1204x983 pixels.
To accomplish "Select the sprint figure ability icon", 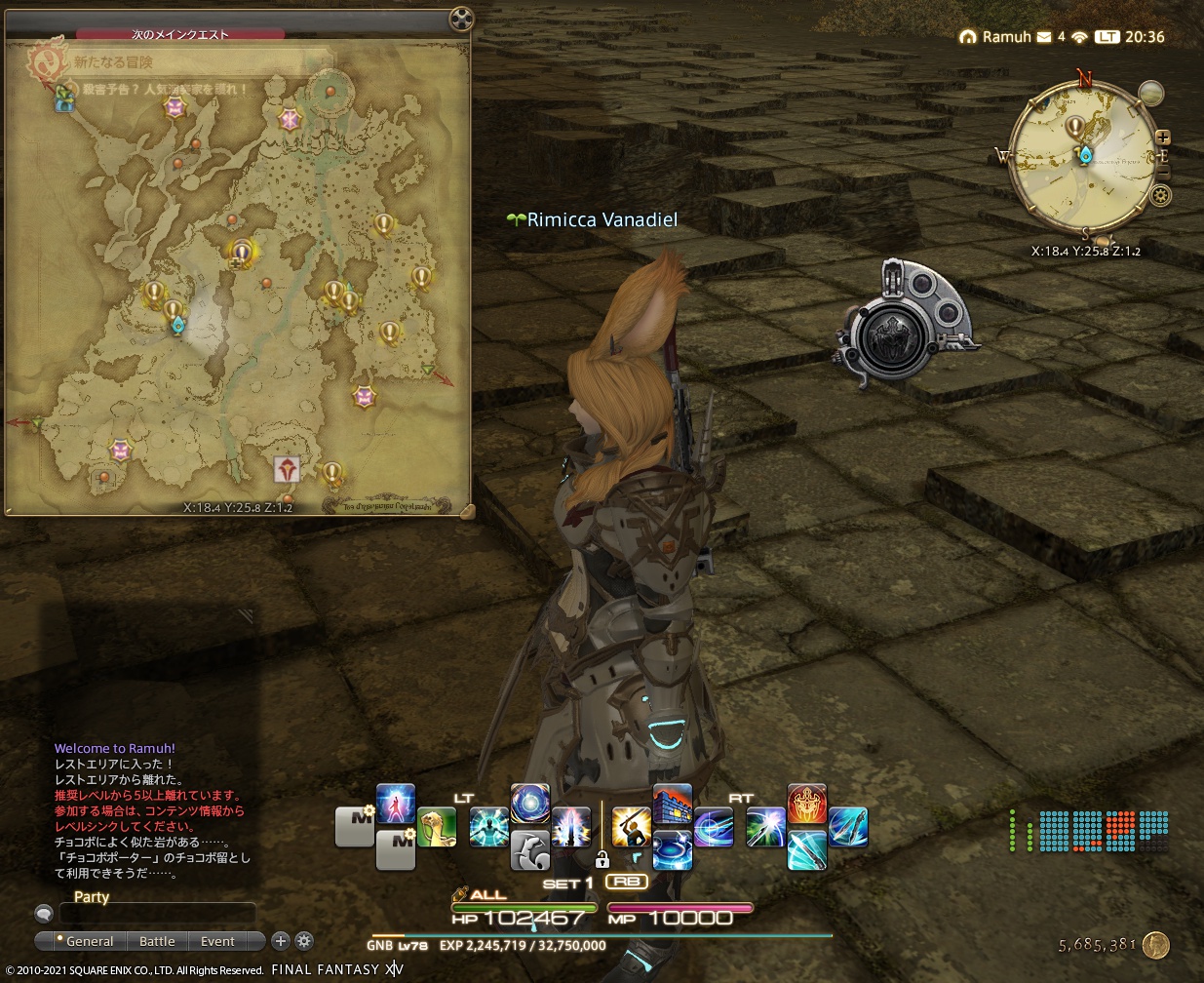I will click(x=396, y=804).
